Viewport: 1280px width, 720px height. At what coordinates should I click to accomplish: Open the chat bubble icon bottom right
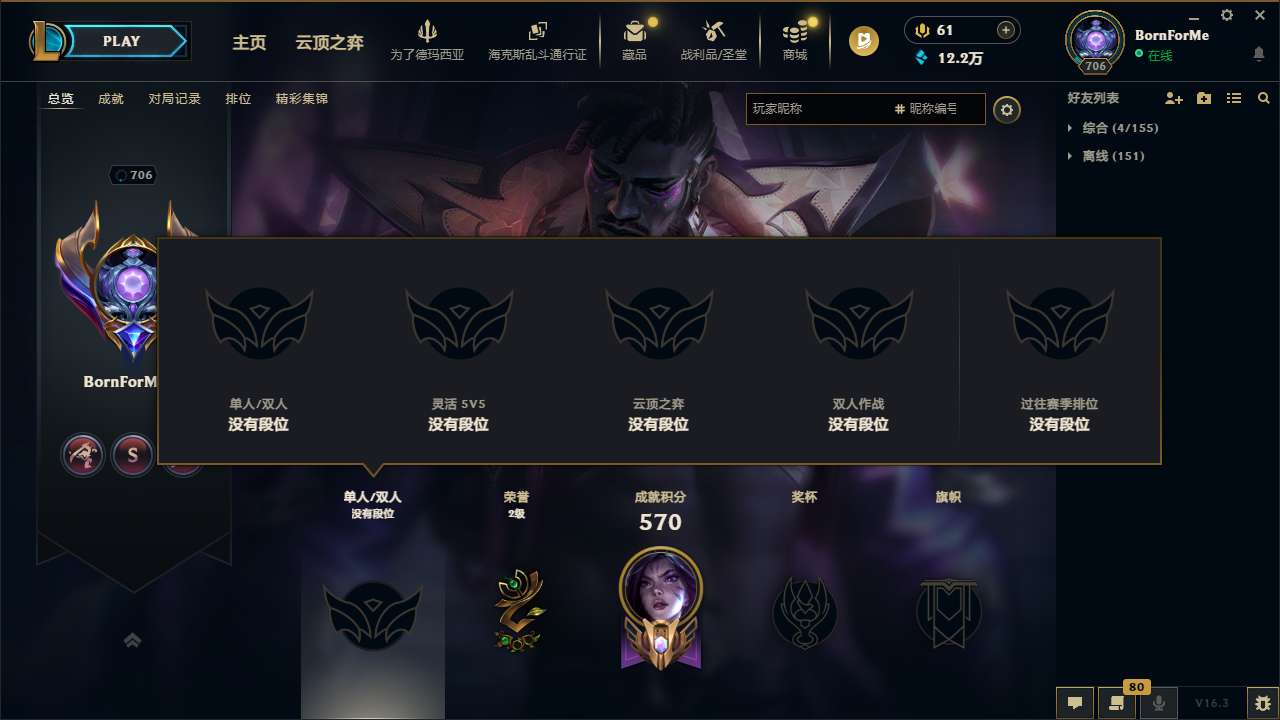(x=1074, y=703)
